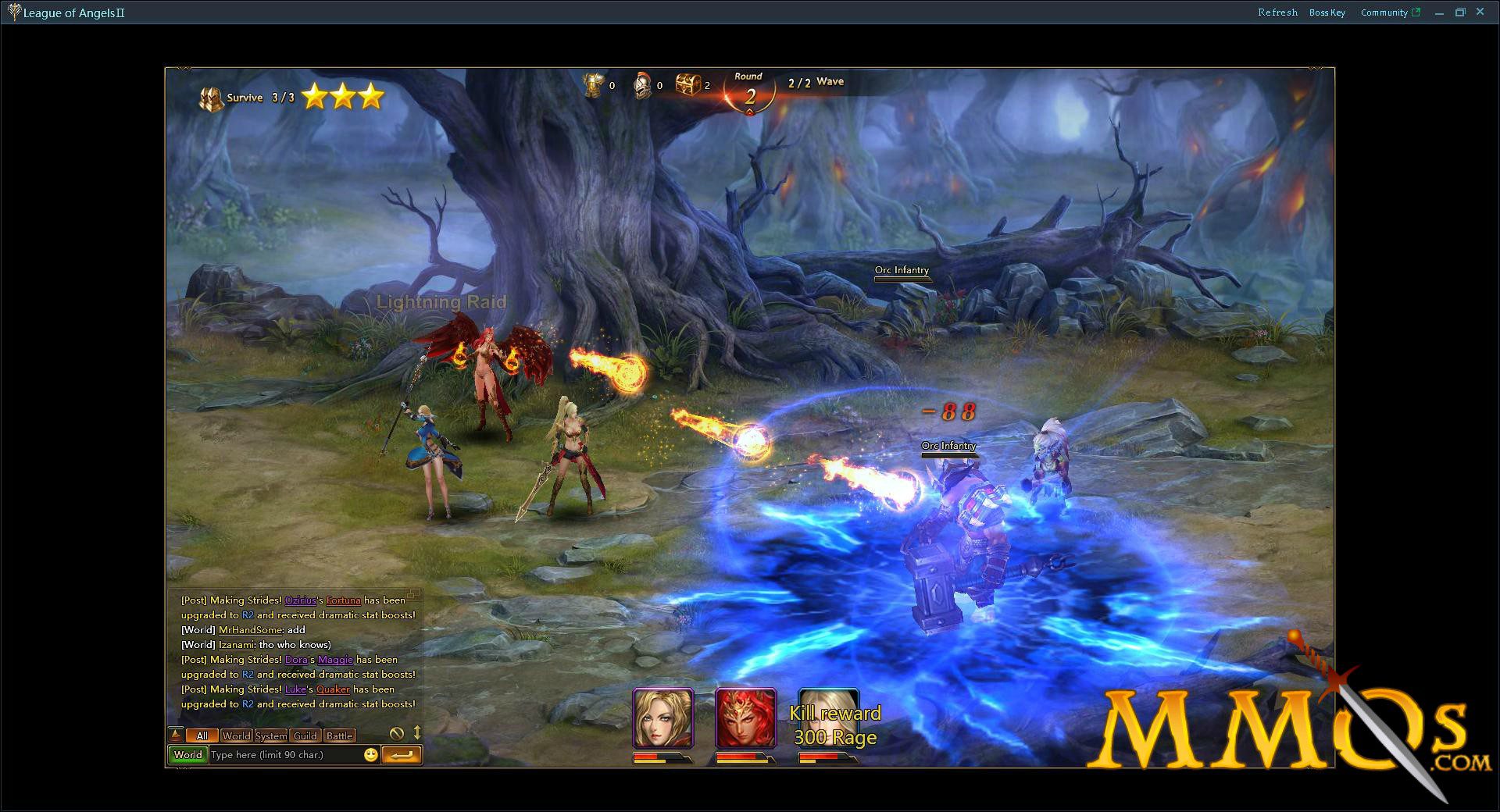1500x812 pixels.
Task: Click the Round 2 emblem
Action: (748, 92)
